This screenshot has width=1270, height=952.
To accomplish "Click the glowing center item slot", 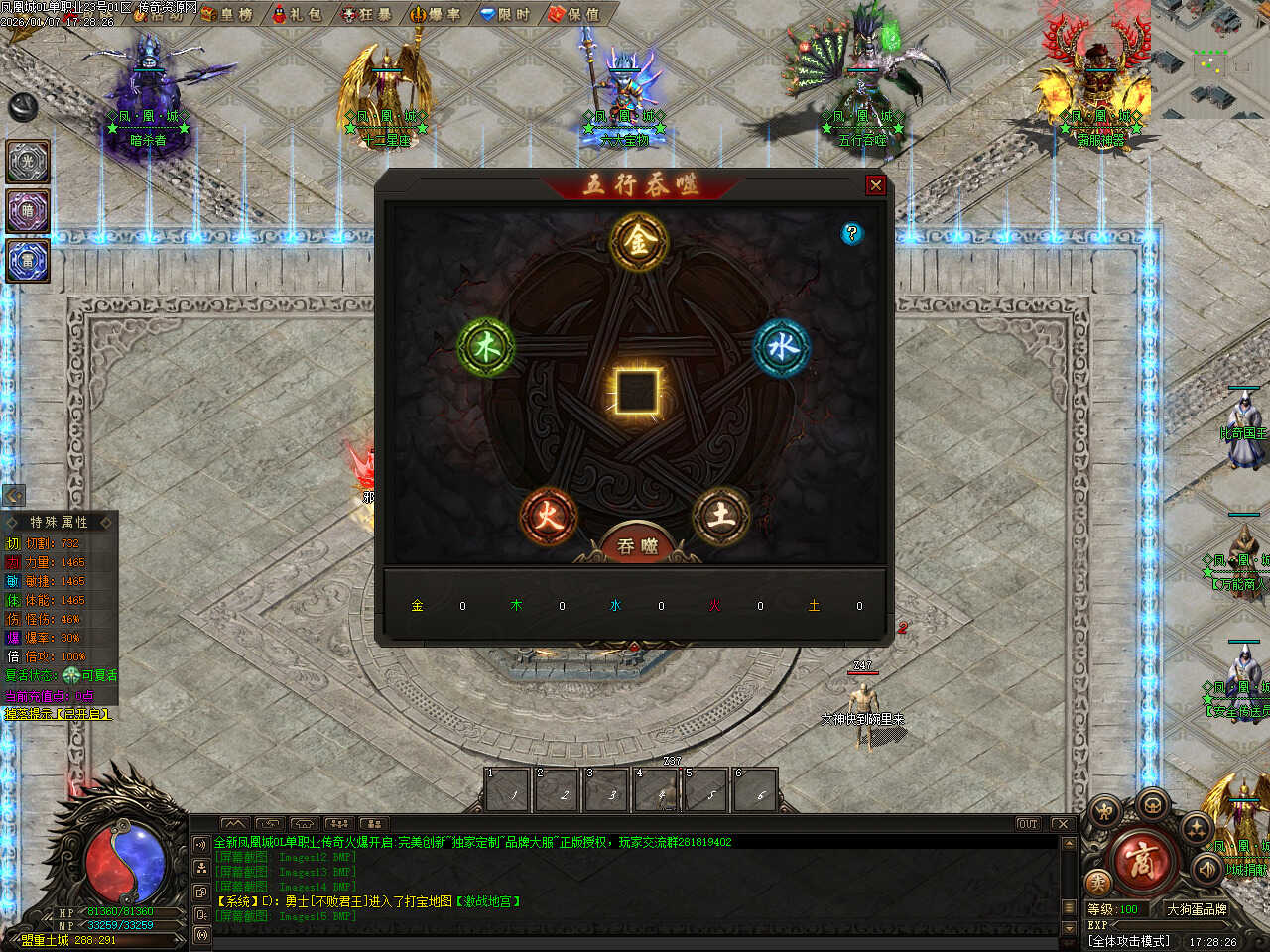I will (636, 391).
